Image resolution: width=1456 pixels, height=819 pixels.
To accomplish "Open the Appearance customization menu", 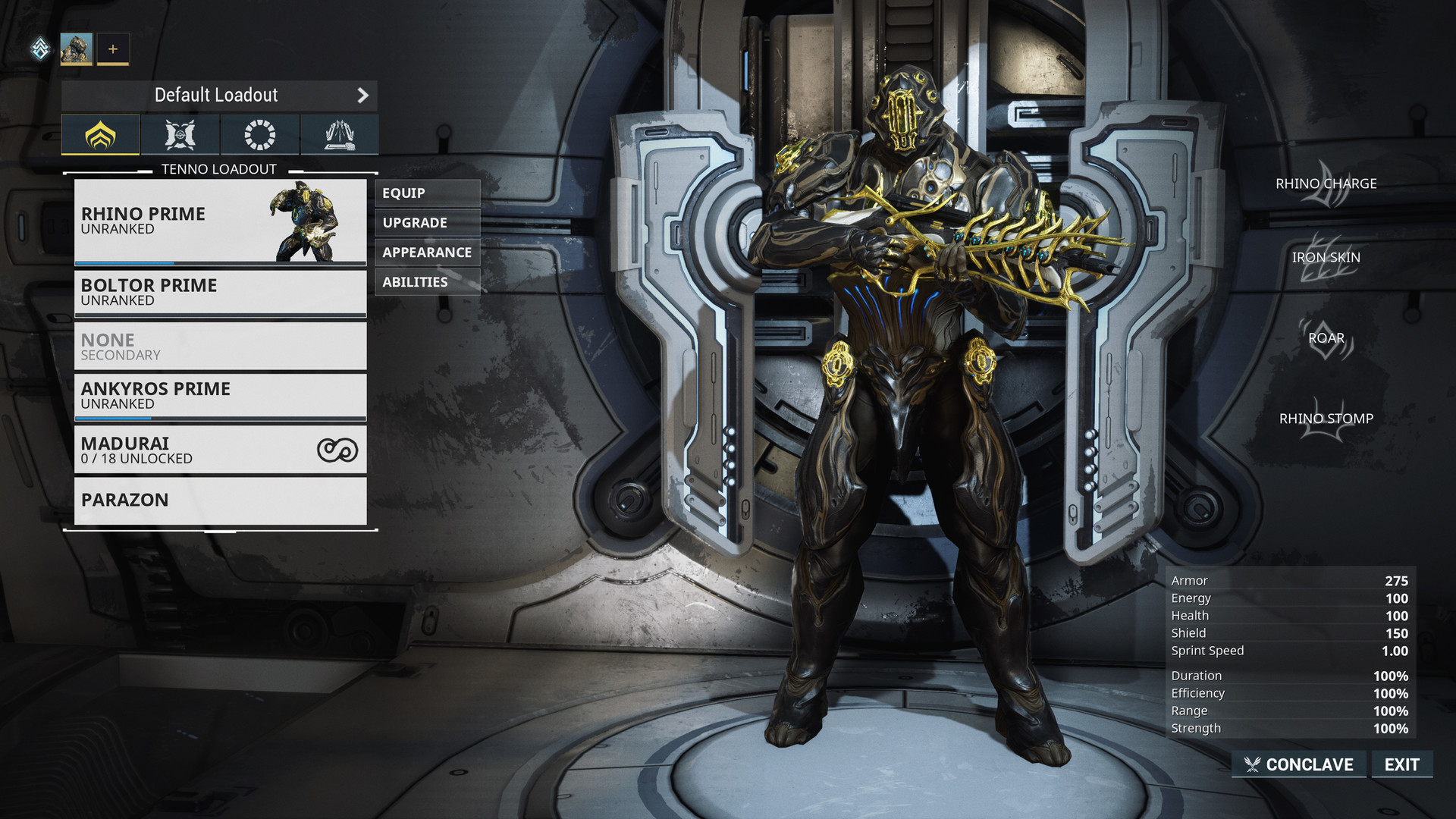I will point(427,253).
